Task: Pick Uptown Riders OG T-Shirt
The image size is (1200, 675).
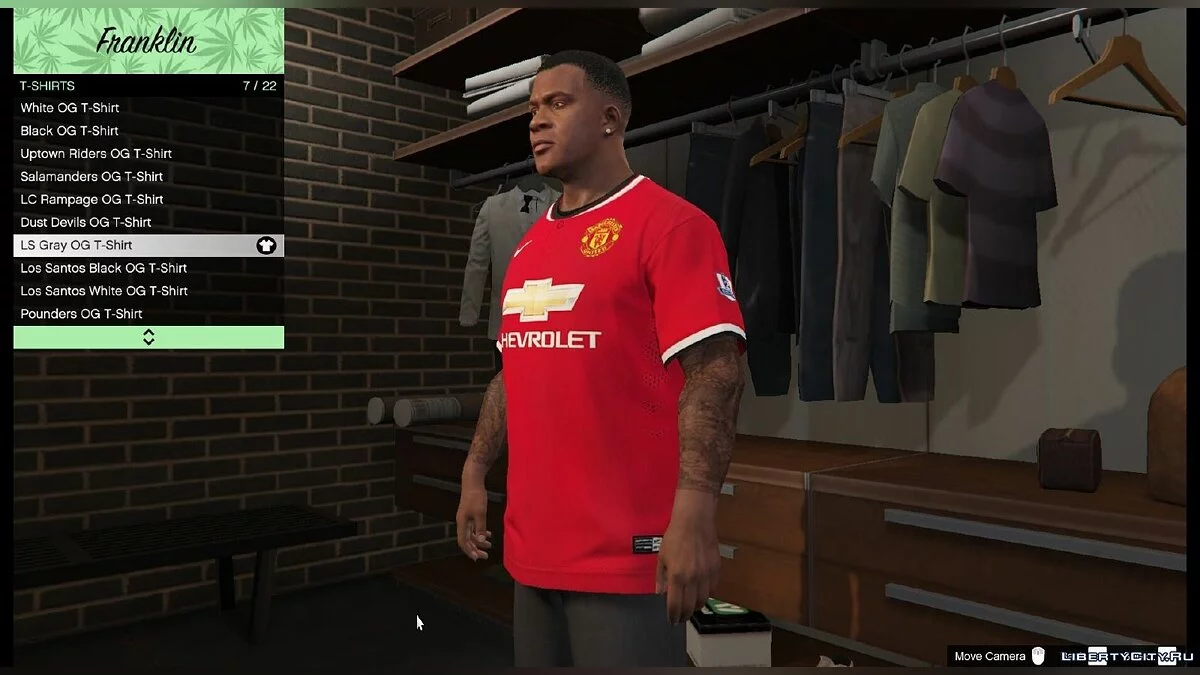Action: point(148,154)
